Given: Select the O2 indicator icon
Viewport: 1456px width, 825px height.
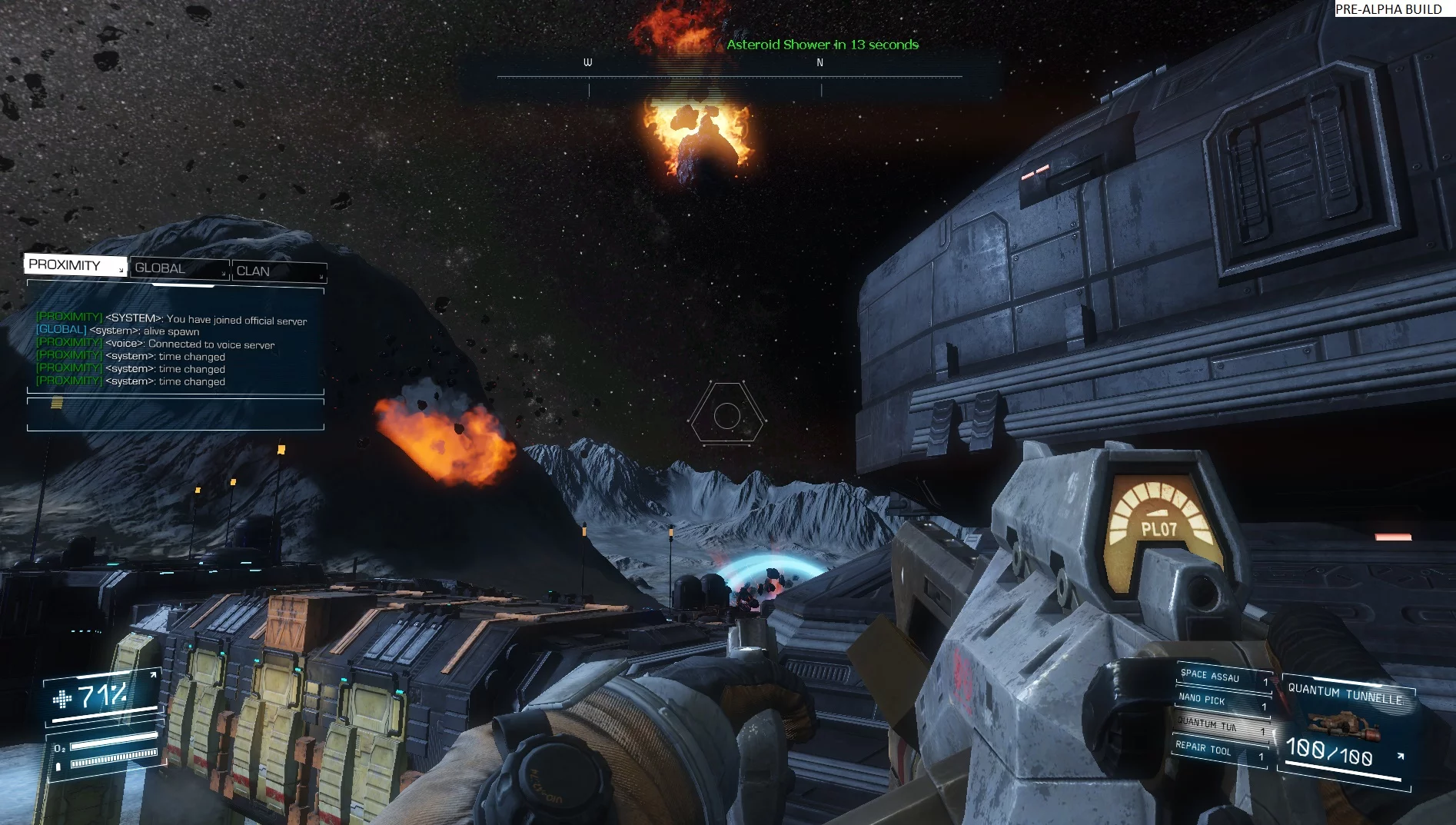Looking at the screenshot, I should click(58, 748).
